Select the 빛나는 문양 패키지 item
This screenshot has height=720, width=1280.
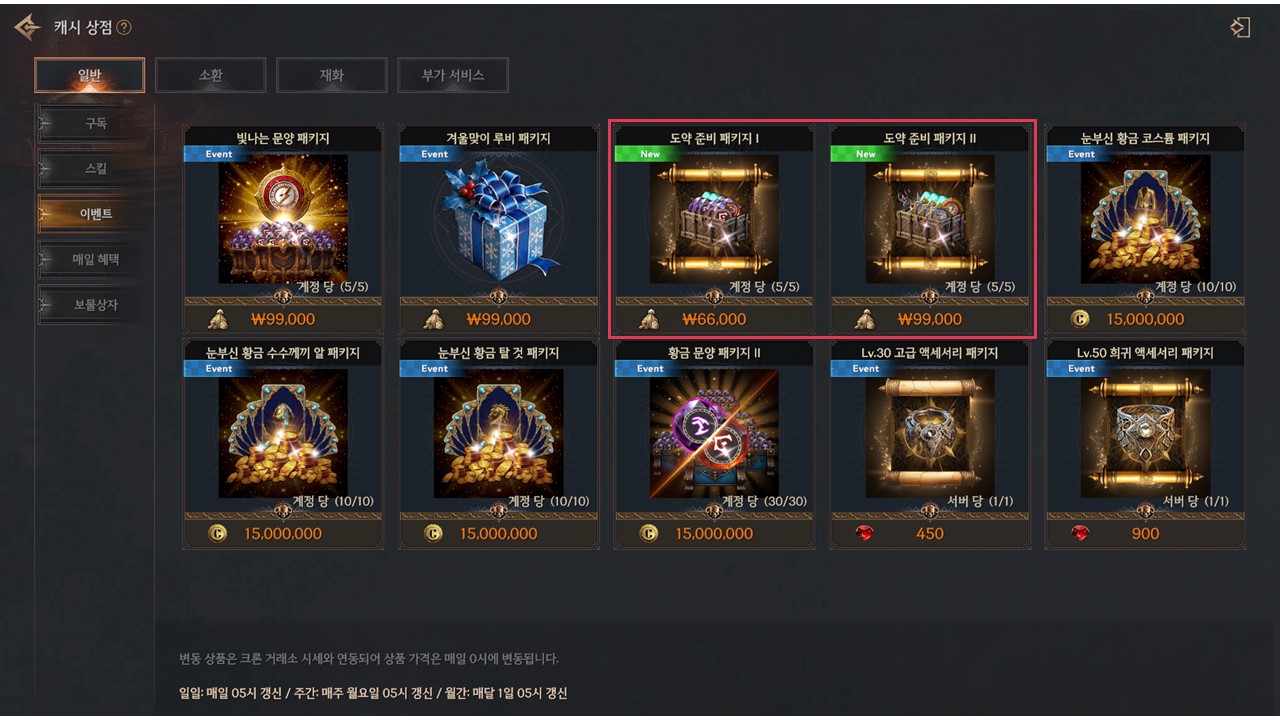[283, 220]
